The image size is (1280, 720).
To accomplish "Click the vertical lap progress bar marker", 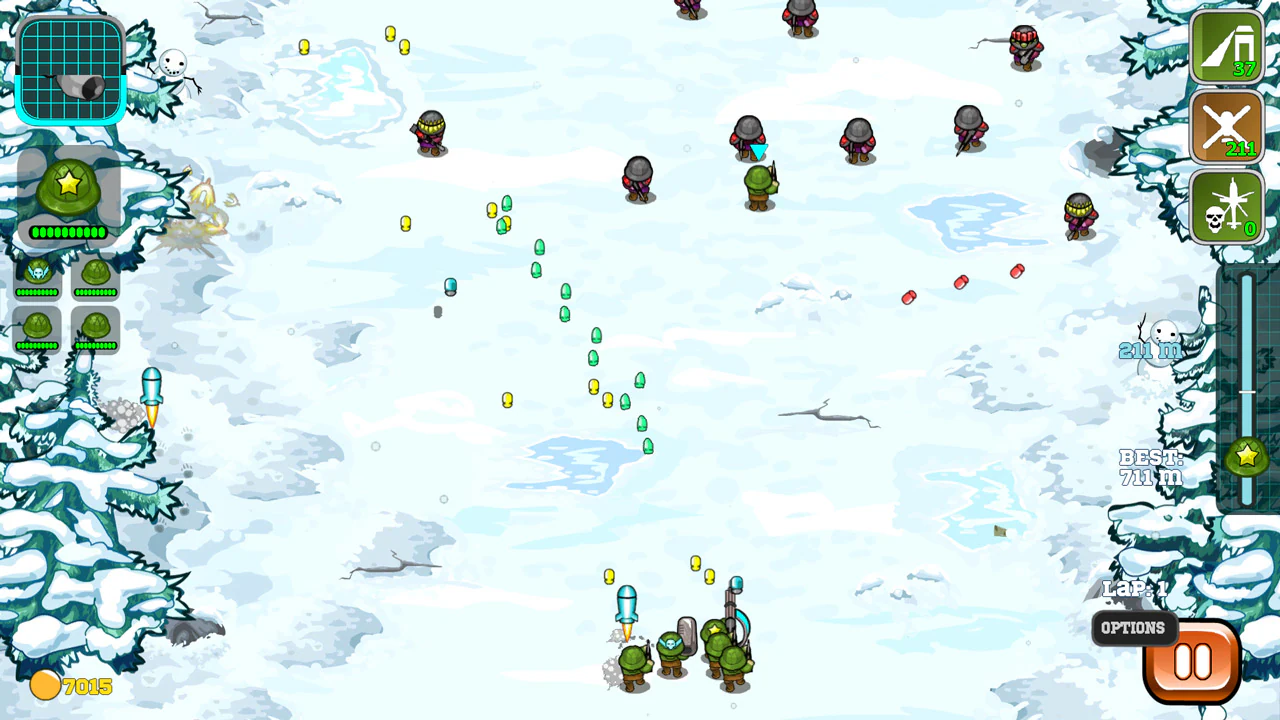I will [x=1246, y=393].
